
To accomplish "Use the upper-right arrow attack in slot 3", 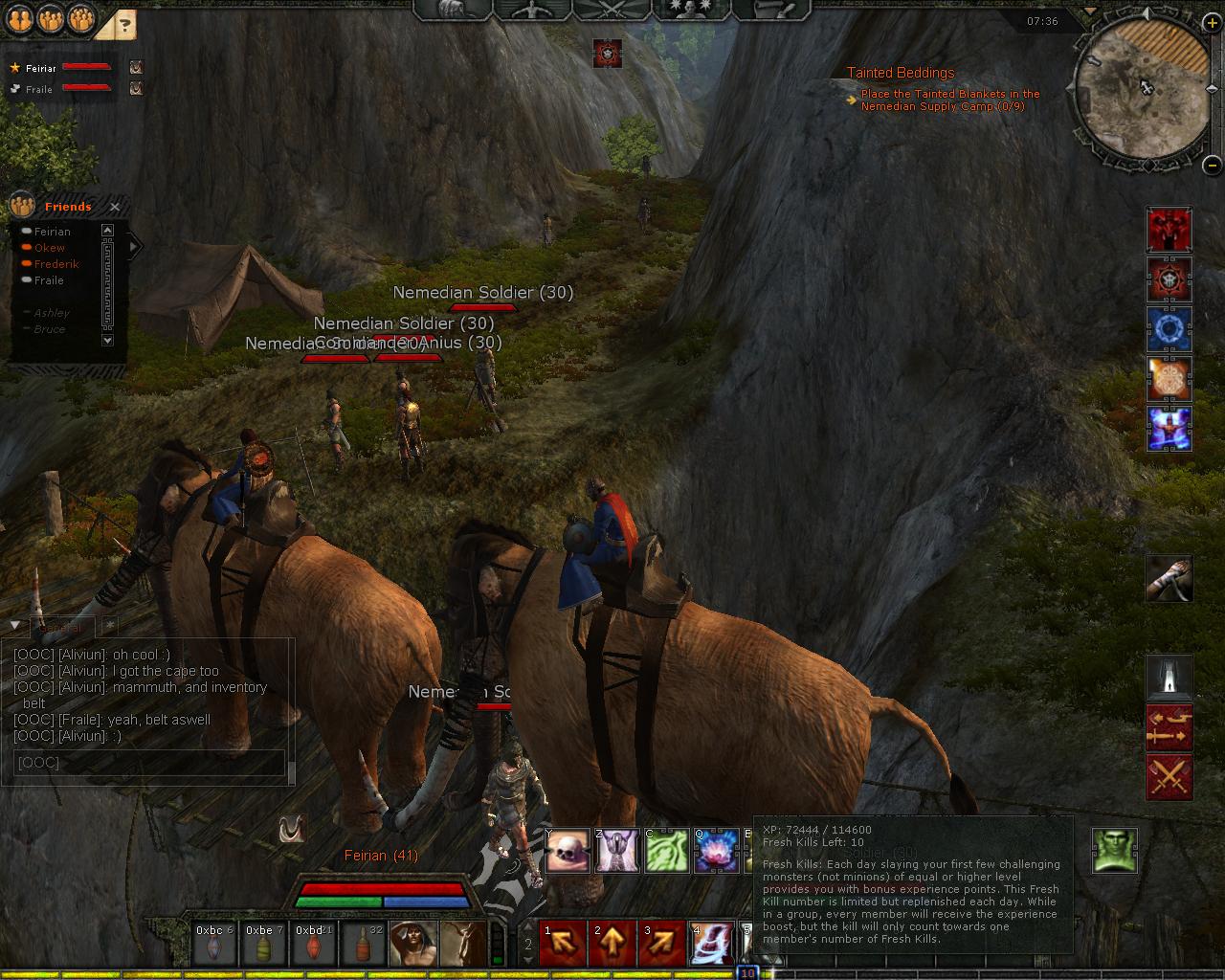I will pyautogui.click(x=662, y=944).
